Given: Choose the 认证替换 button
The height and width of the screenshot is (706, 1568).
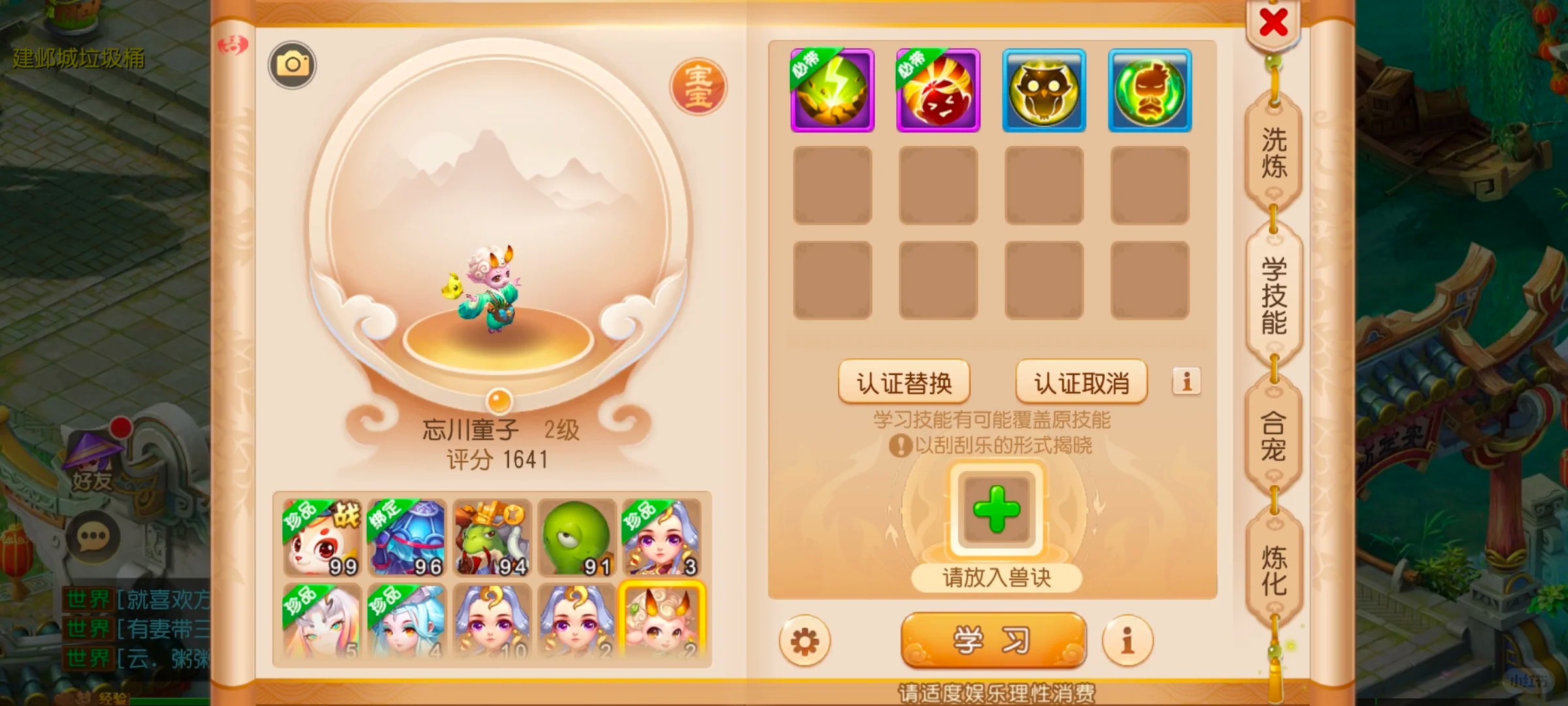Looking at the screenshot, I should coord(904,382).
